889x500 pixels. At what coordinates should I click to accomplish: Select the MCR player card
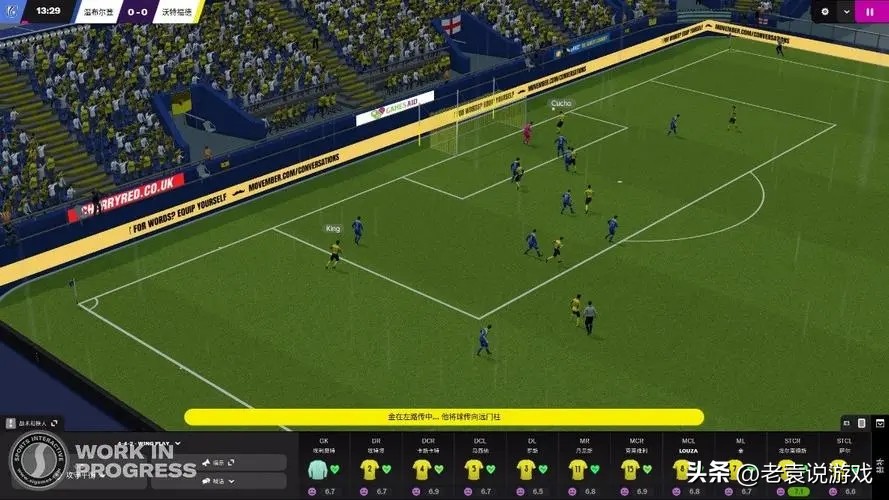(x=629, y=467)
